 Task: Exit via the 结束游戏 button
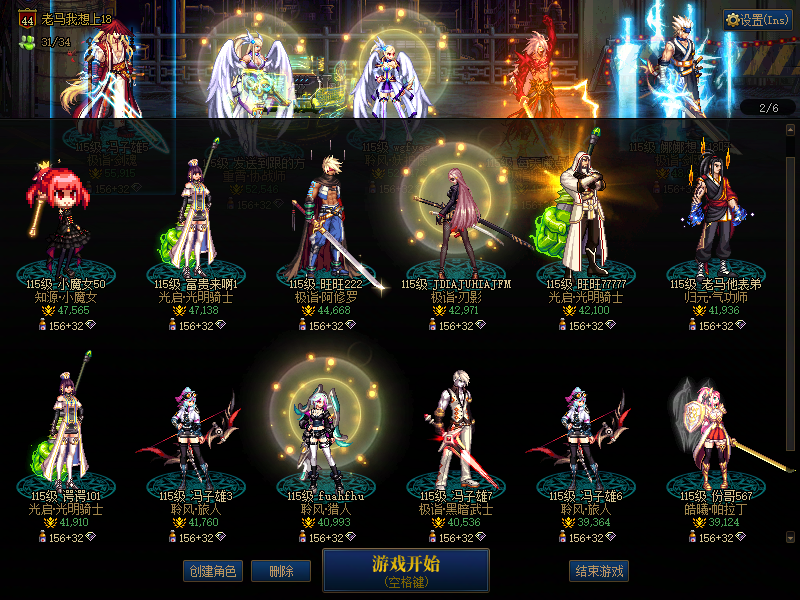point(600,571)
